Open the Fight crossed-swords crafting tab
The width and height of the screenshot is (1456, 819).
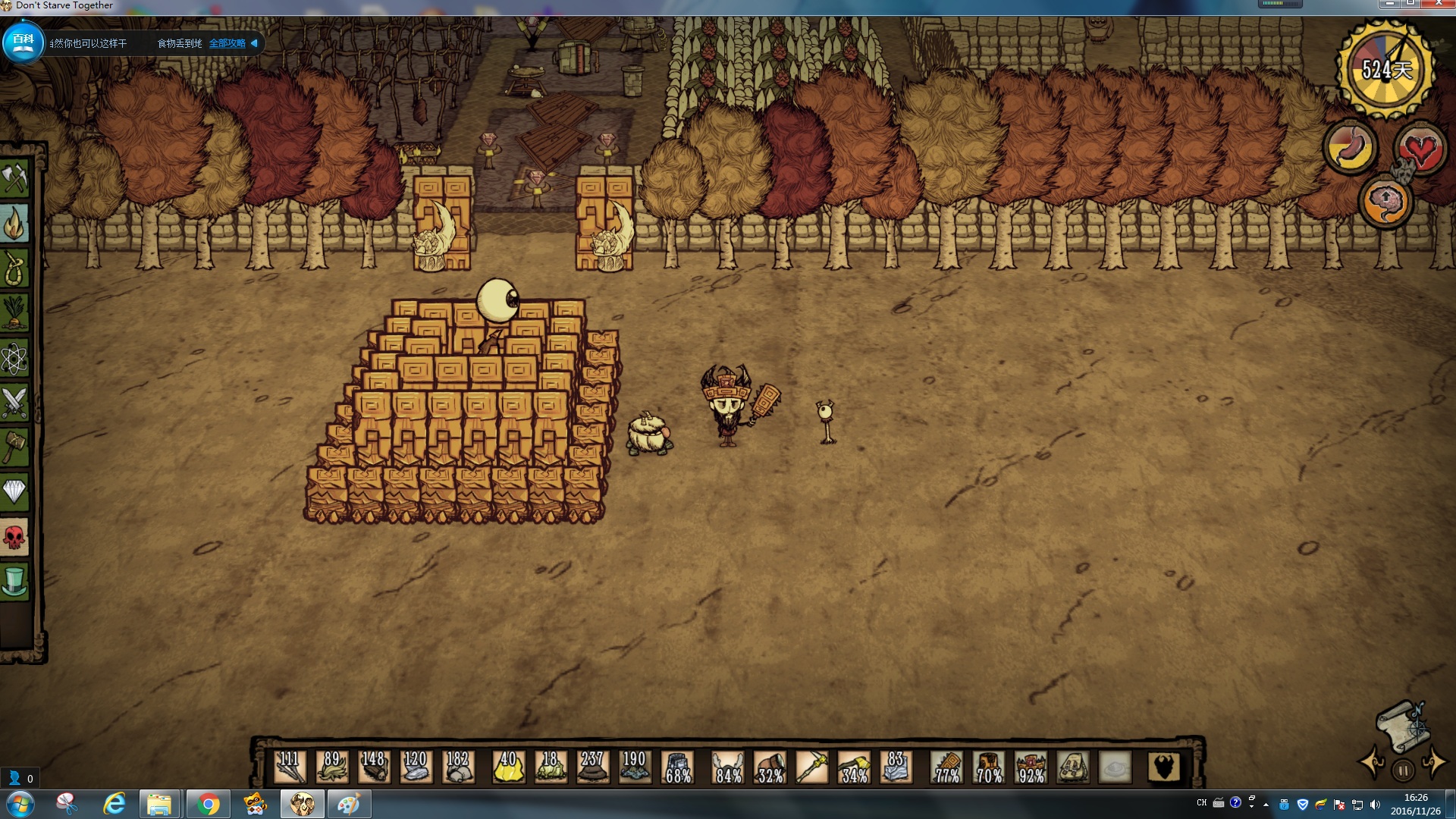pyautogui.click(x=14, y=403)
